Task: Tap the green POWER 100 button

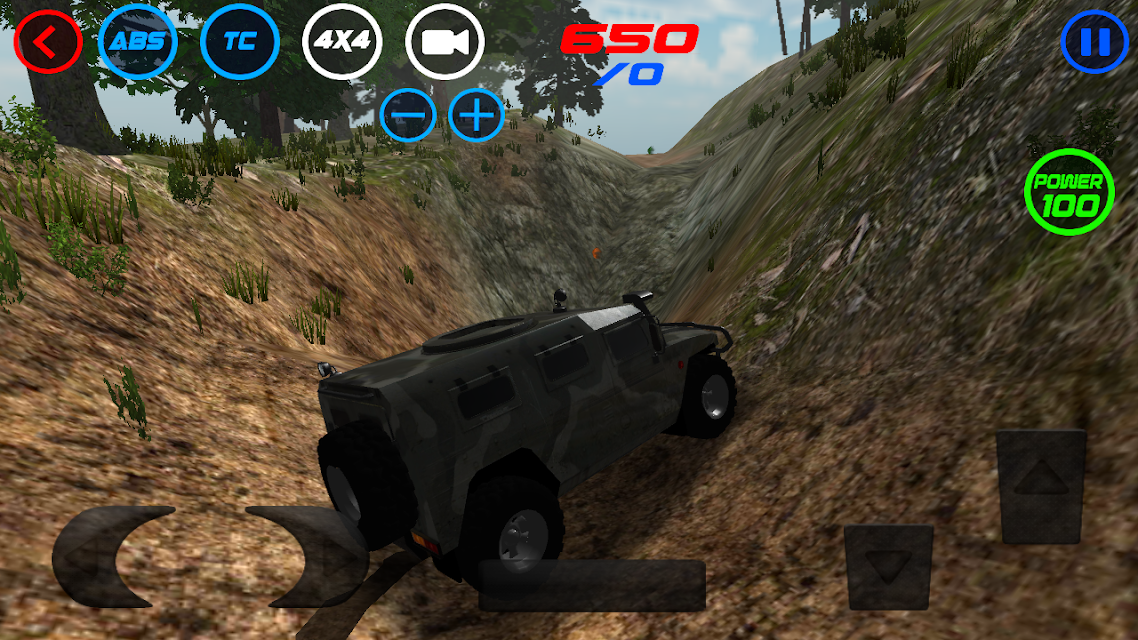Action: pos(1069,193)
